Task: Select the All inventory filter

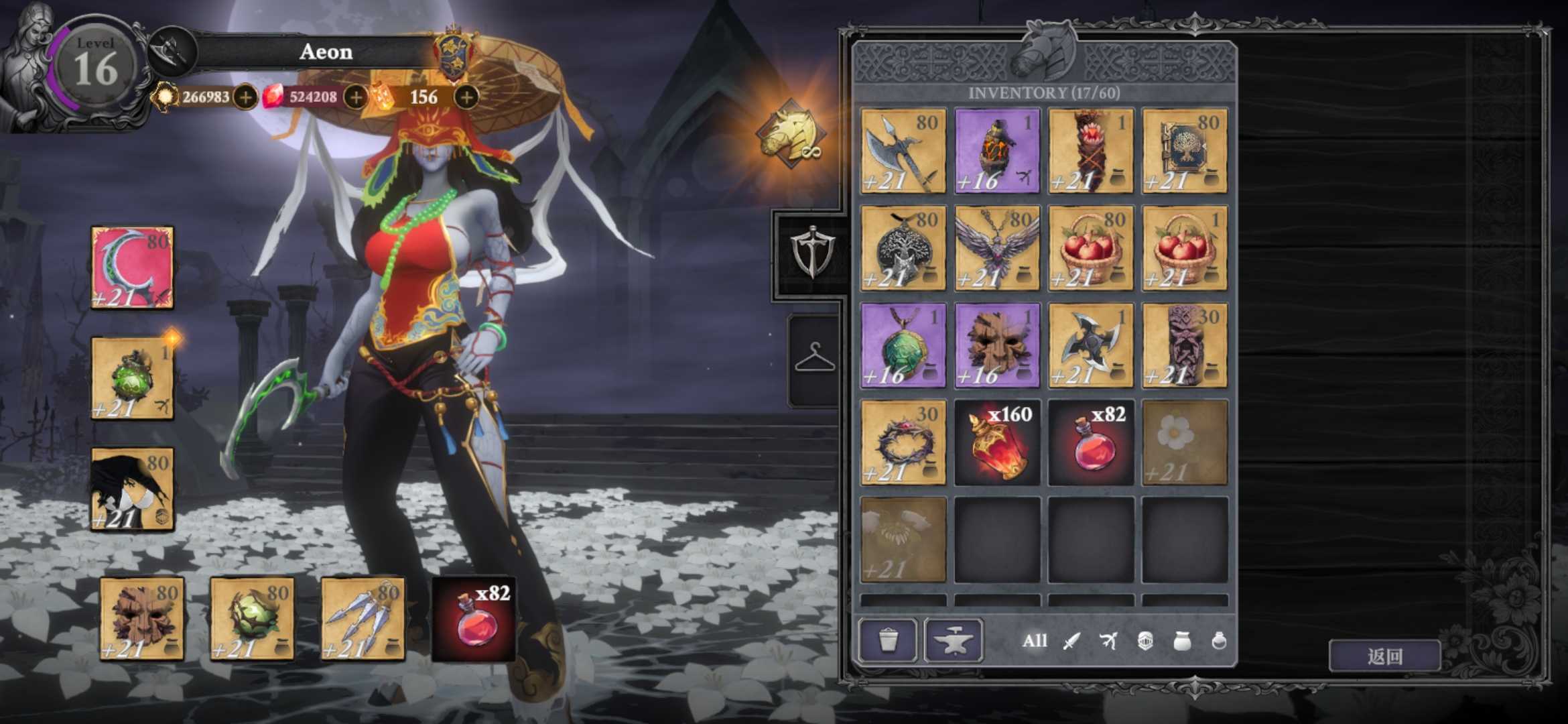Action: (1034, 641)
